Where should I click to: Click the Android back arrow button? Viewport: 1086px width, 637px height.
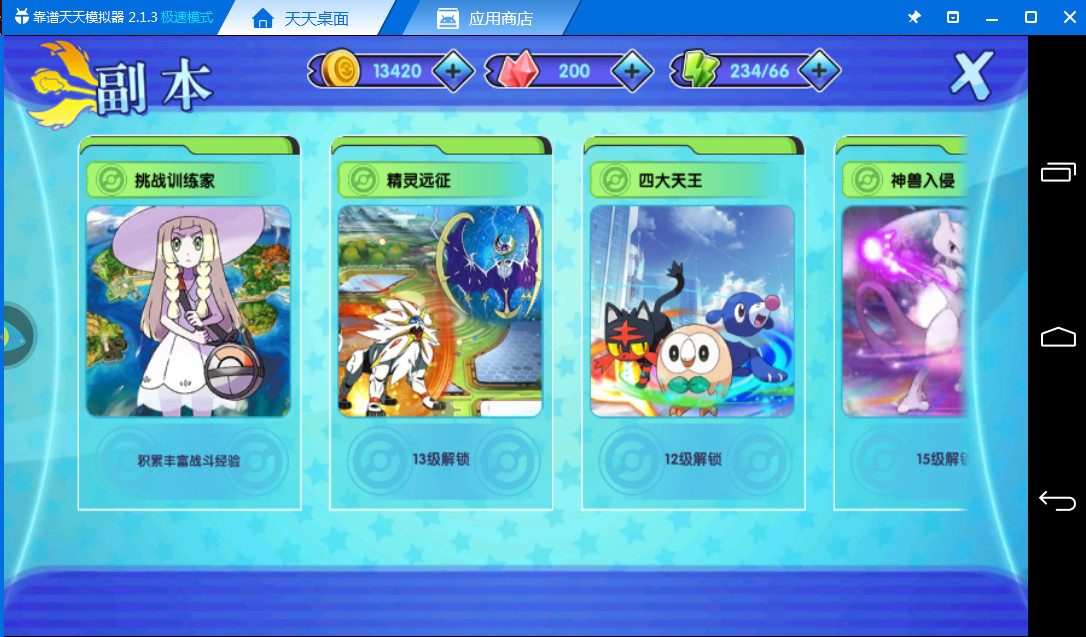click(x=1057, y=500)
